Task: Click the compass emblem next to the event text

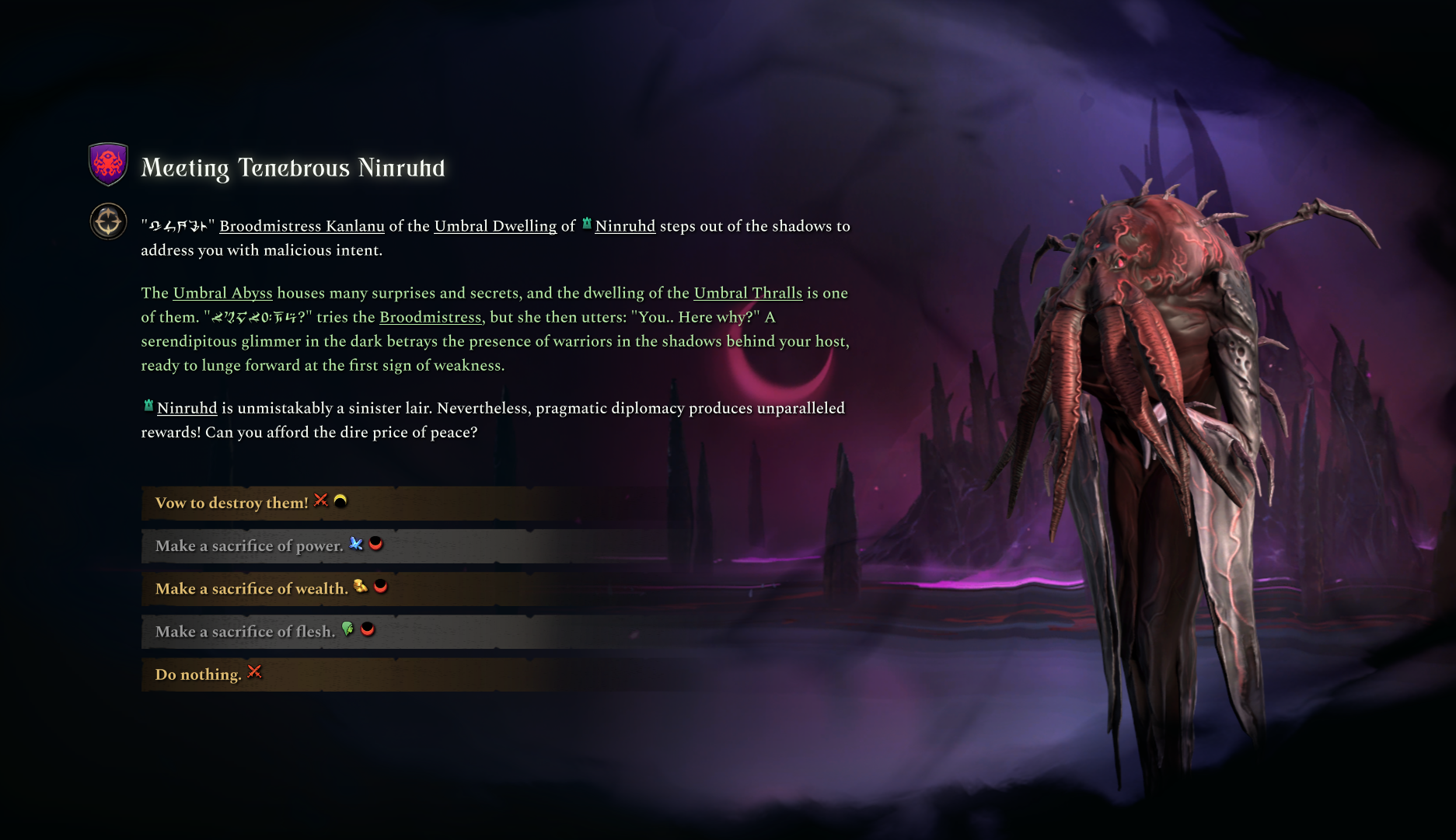Action: pos(108,221)
